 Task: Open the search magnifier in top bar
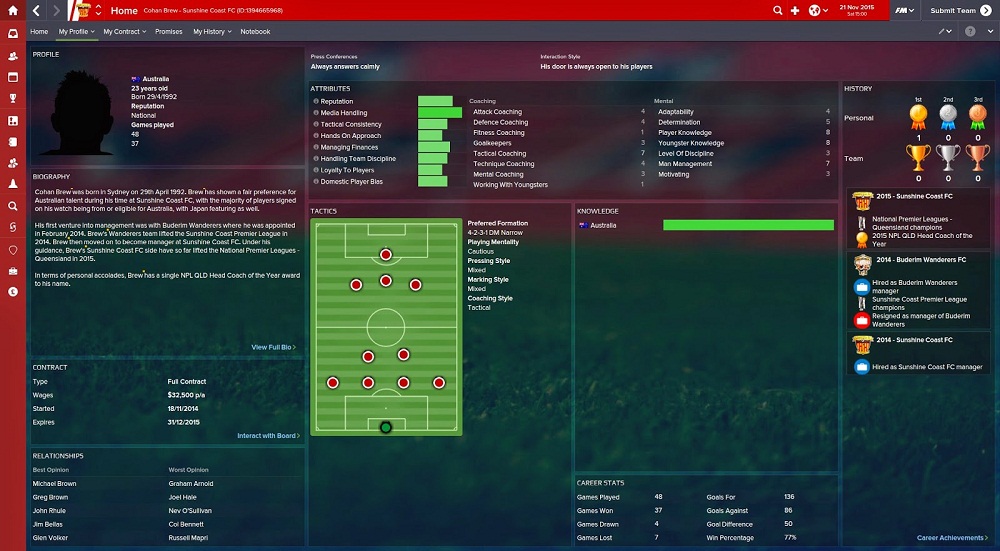click(778, 11)
